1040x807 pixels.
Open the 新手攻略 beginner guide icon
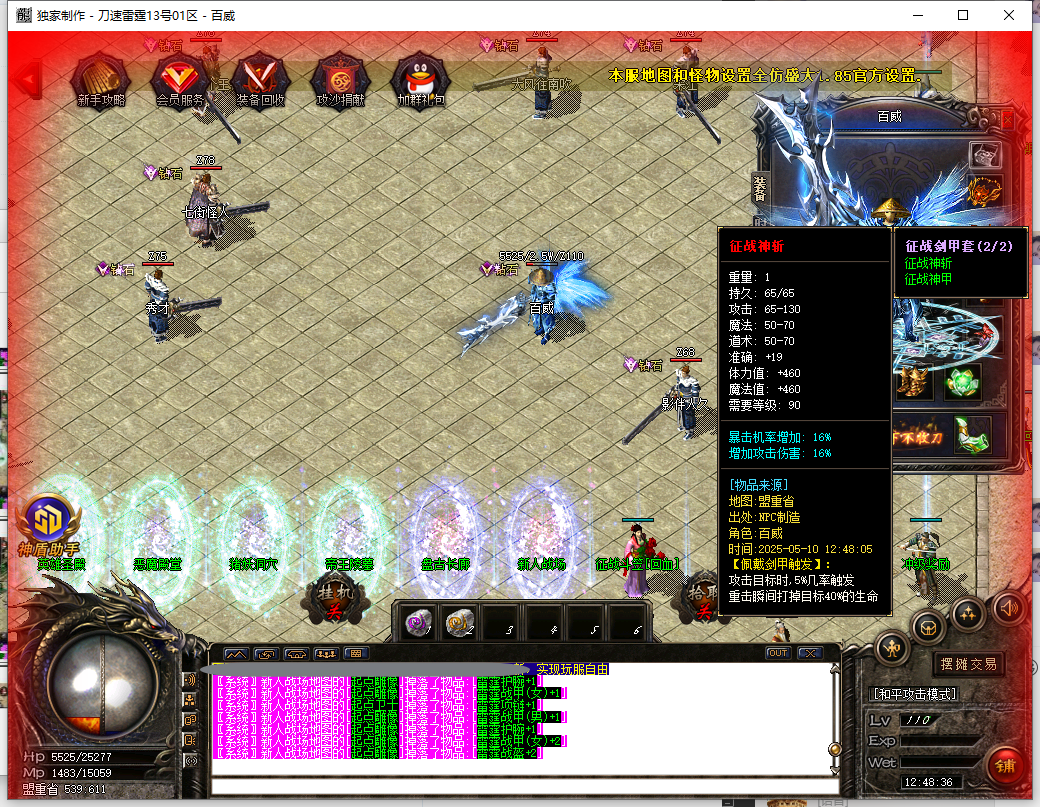point(100,77)
